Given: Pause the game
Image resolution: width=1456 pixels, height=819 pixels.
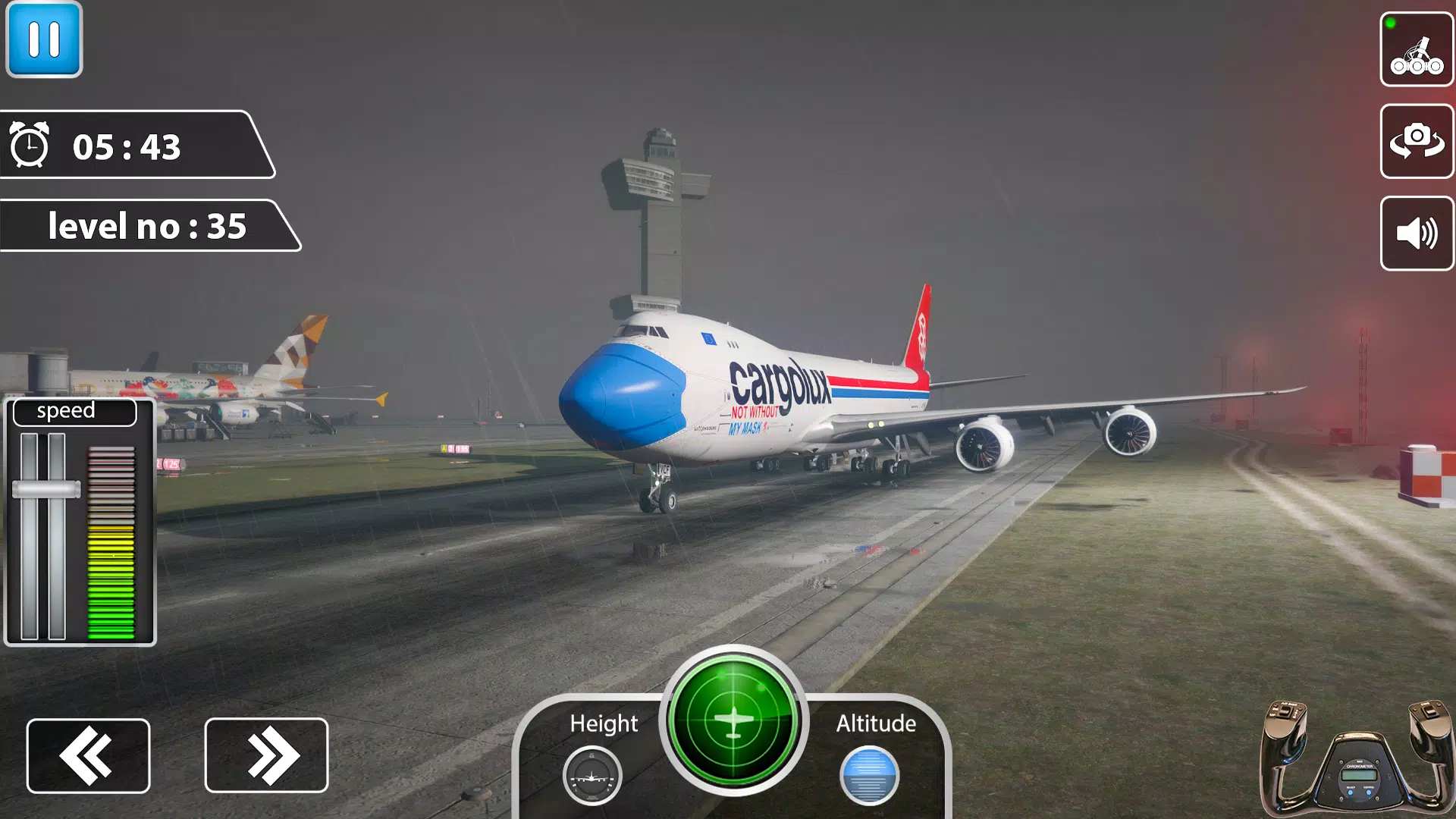Looking at the screenshot, I should tap(43, 40).
